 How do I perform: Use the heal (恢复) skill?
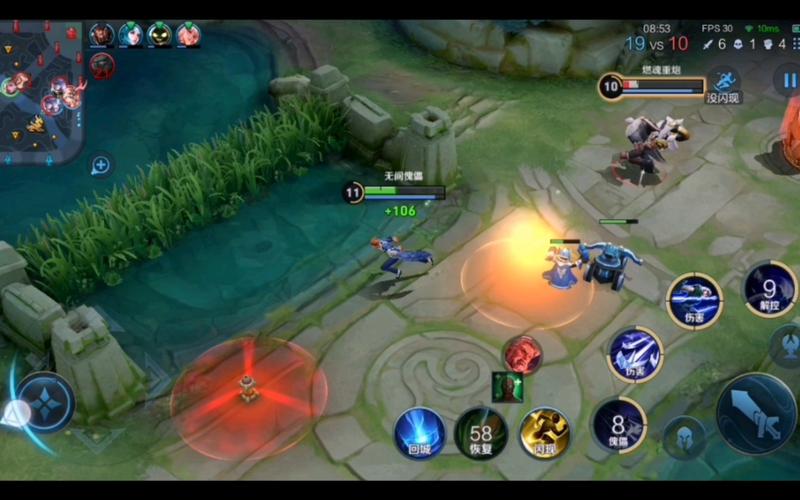[481, 433]
